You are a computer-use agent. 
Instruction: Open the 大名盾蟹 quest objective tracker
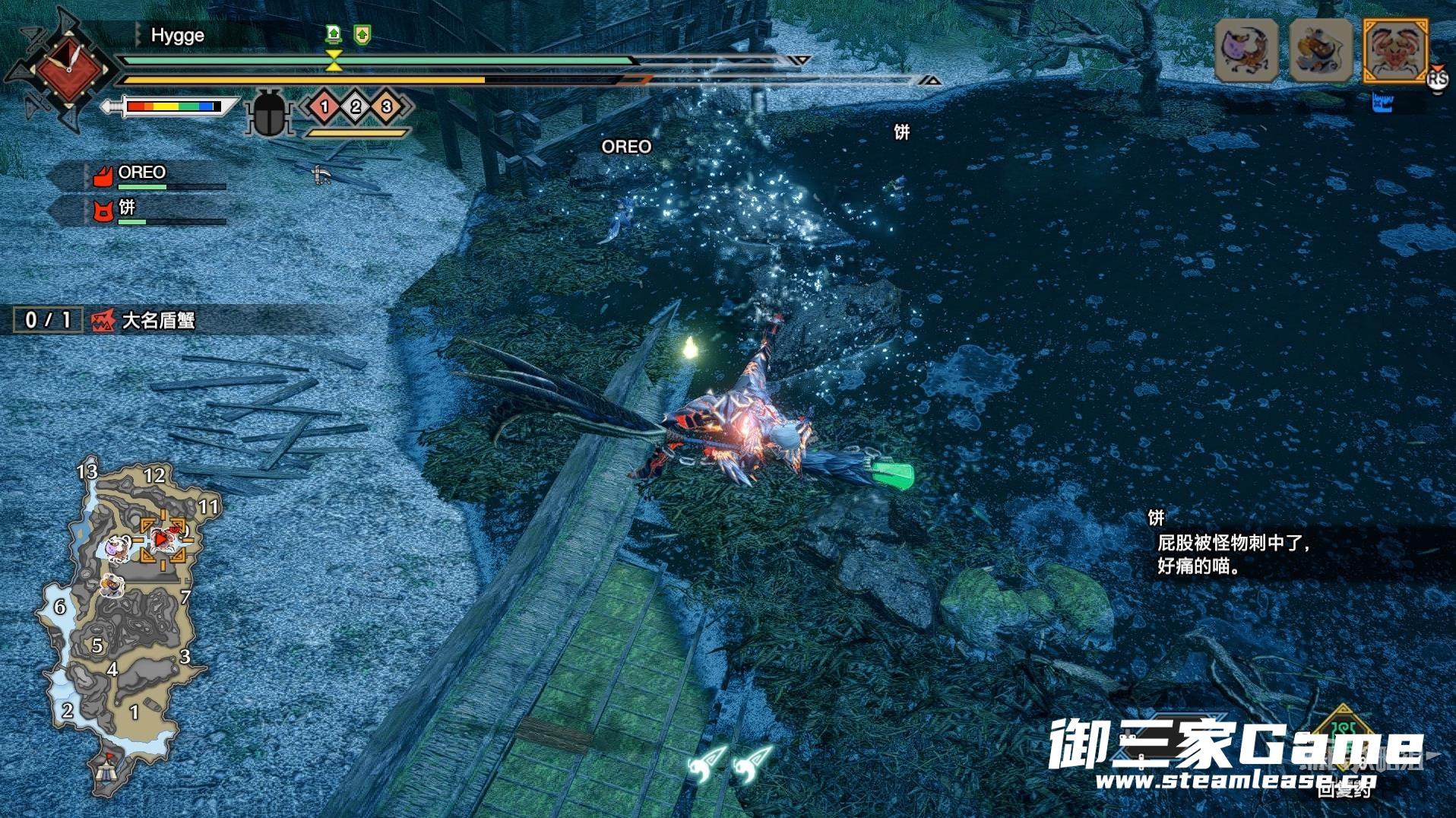click(106, 320)
